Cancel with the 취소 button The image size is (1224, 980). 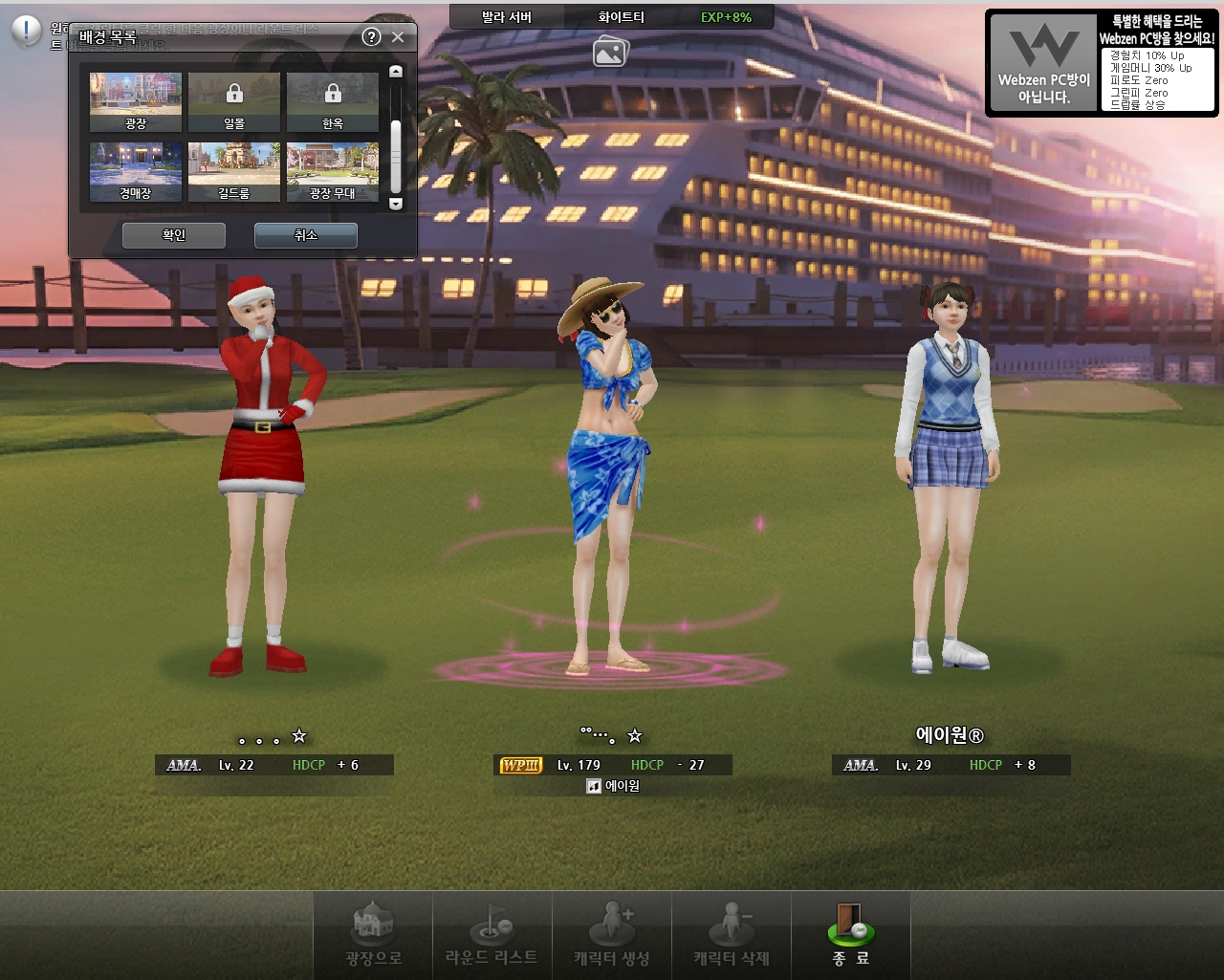[x=305, y=235]
